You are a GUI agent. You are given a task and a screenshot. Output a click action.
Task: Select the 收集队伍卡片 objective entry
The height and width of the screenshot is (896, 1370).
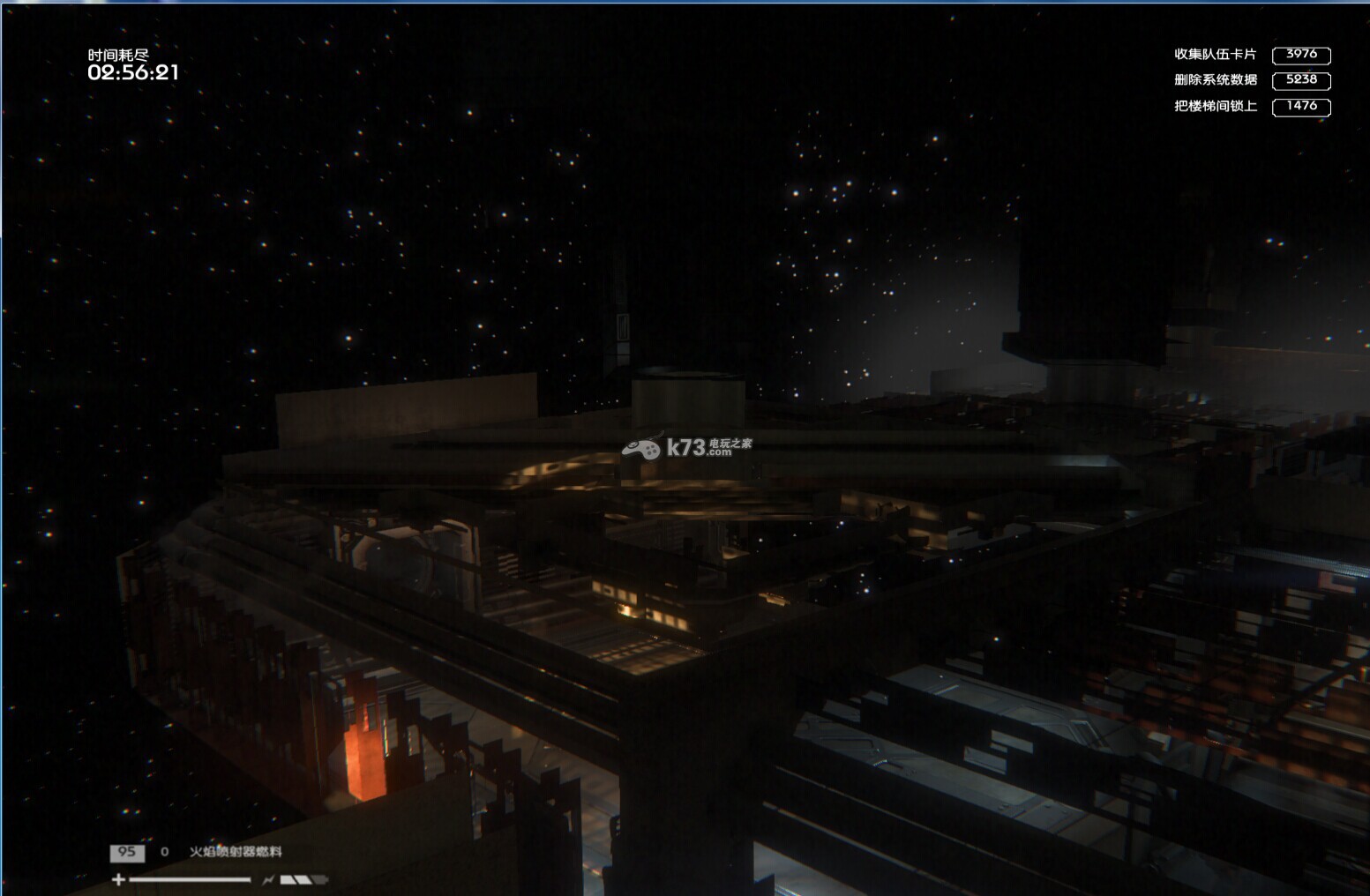[x=1215, y=55]
